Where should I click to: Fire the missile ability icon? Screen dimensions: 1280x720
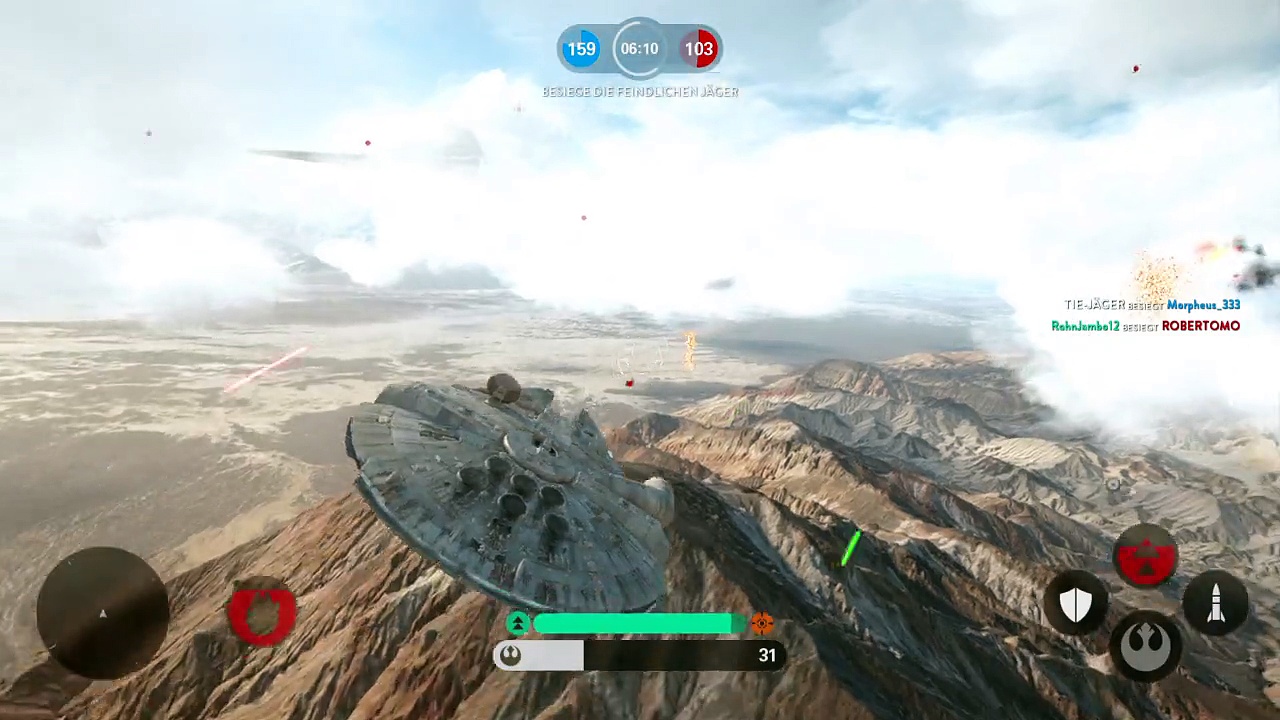tap(1216, 603)
